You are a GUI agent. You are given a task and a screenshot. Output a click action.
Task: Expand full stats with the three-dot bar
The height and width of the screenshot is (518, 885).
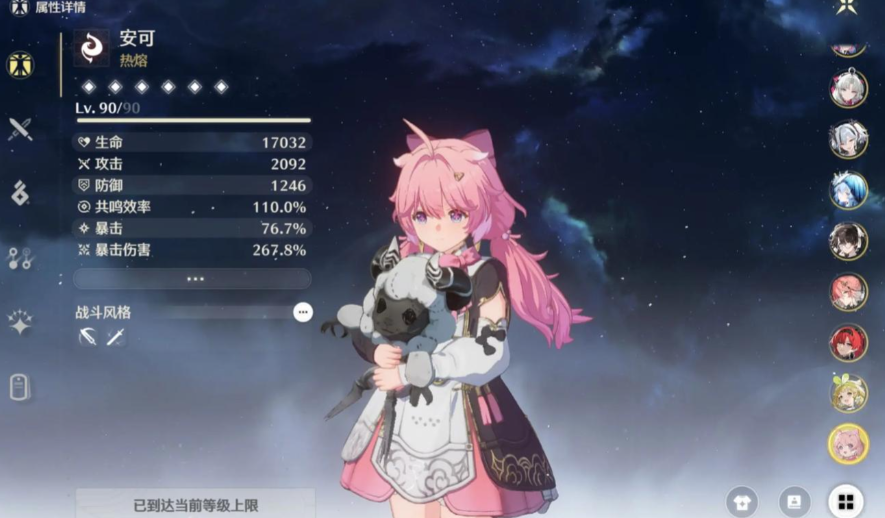(194, 279)
